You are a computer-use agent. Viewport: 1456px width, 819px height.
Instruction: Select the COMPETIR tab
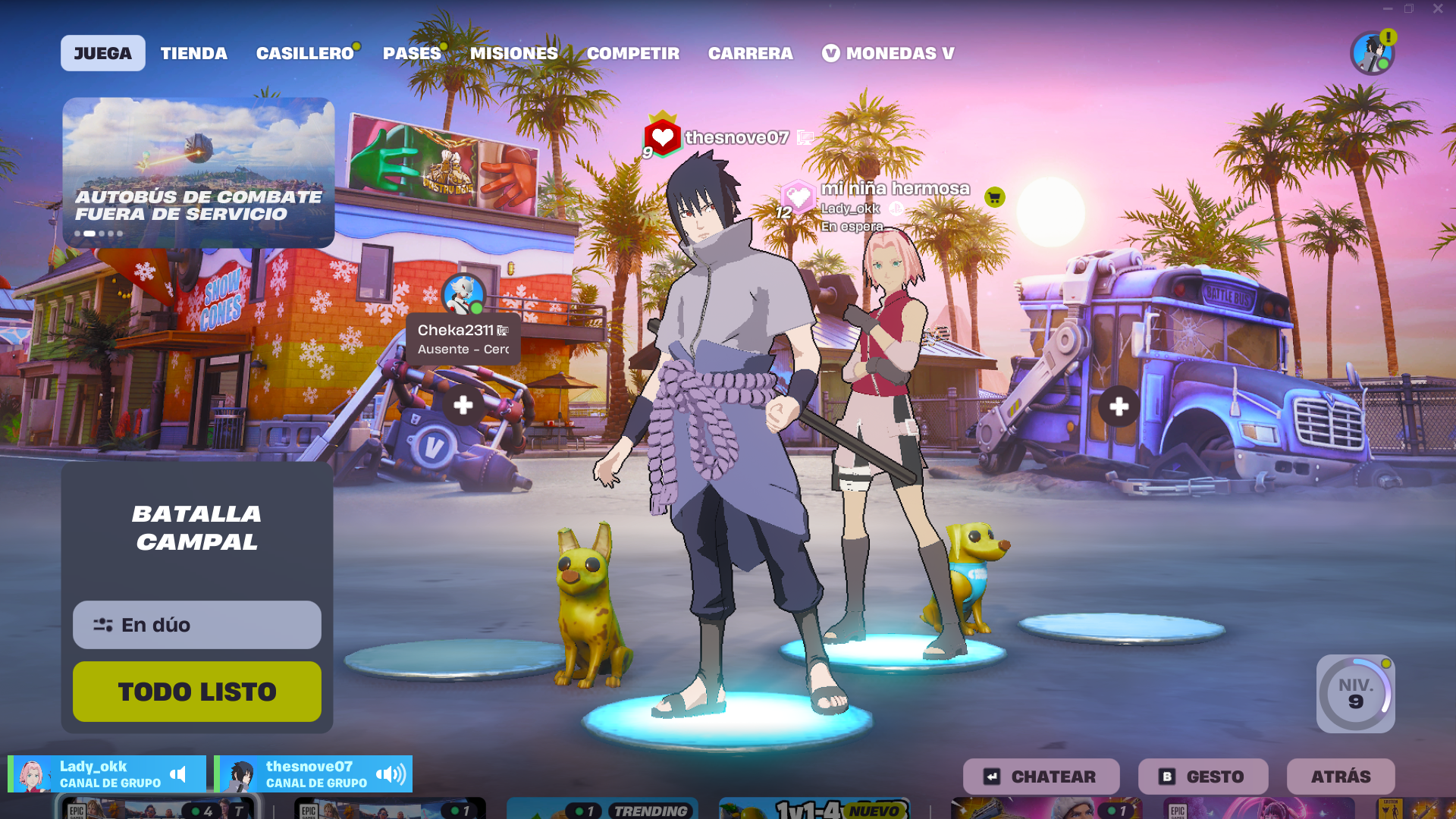click(632, 53)
